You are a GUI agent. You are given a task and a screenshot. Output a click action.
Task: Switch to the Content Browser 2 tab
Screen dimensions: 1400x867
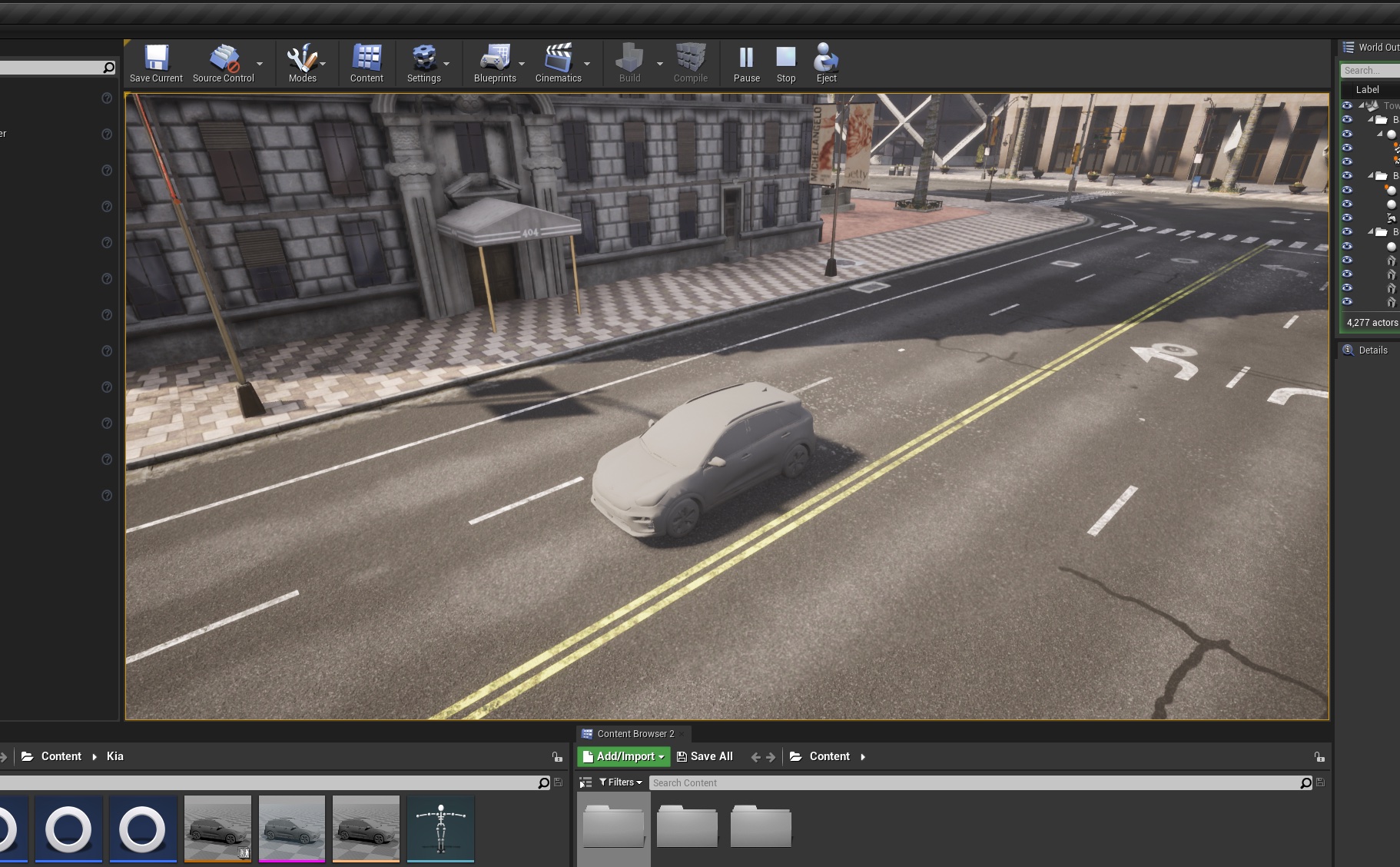(632, 733)
